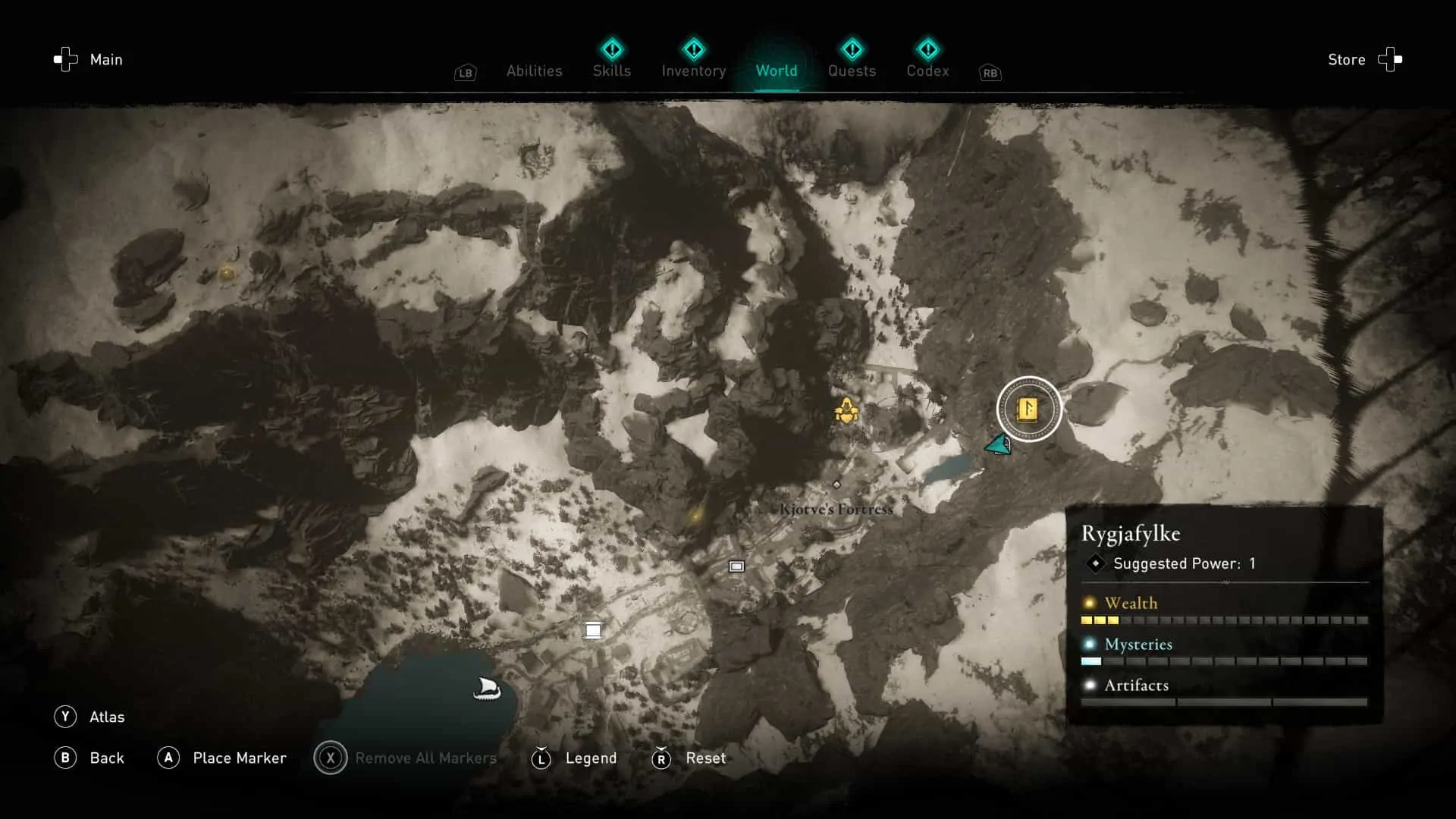
Task: Go Back using the B control
Action: (67, 758)
